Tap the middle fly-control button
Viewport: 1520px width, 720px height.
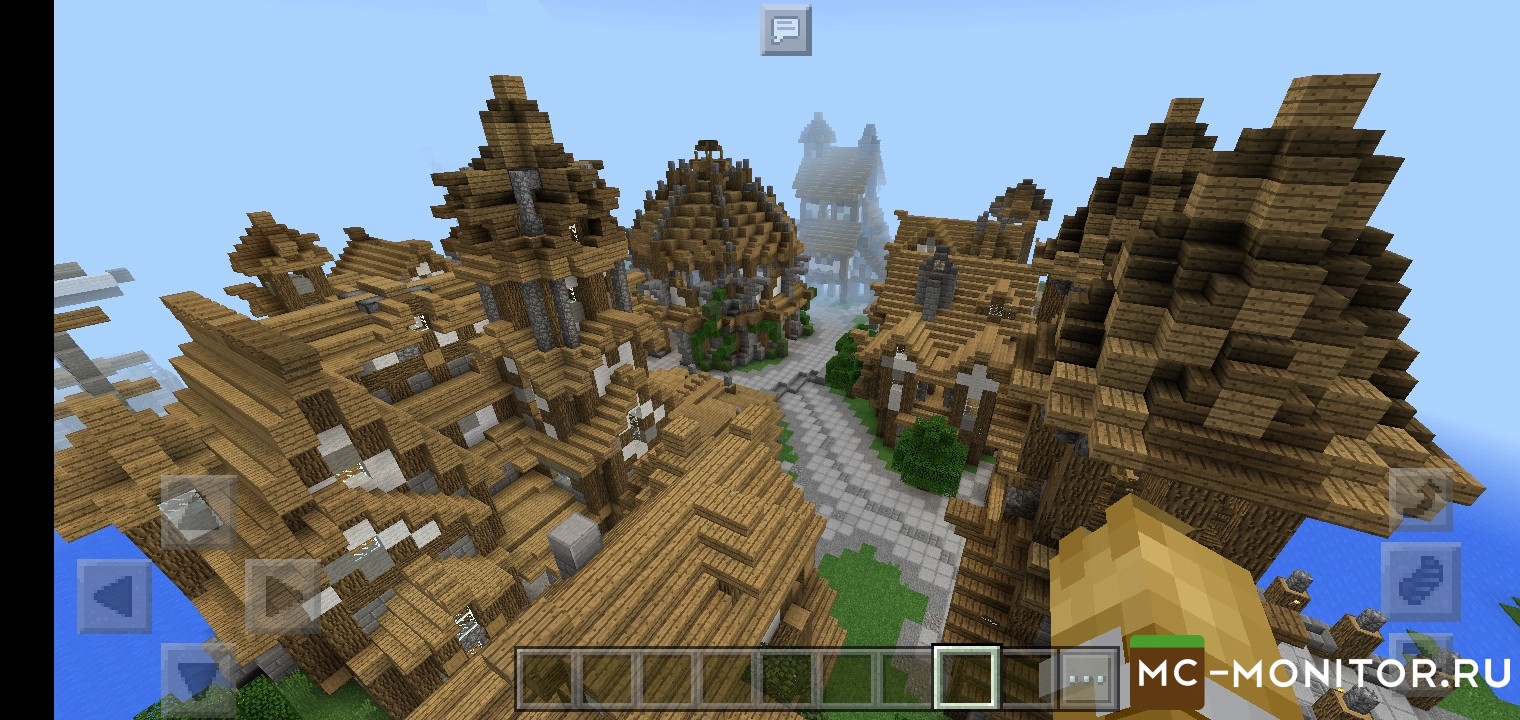(1420, 581)
